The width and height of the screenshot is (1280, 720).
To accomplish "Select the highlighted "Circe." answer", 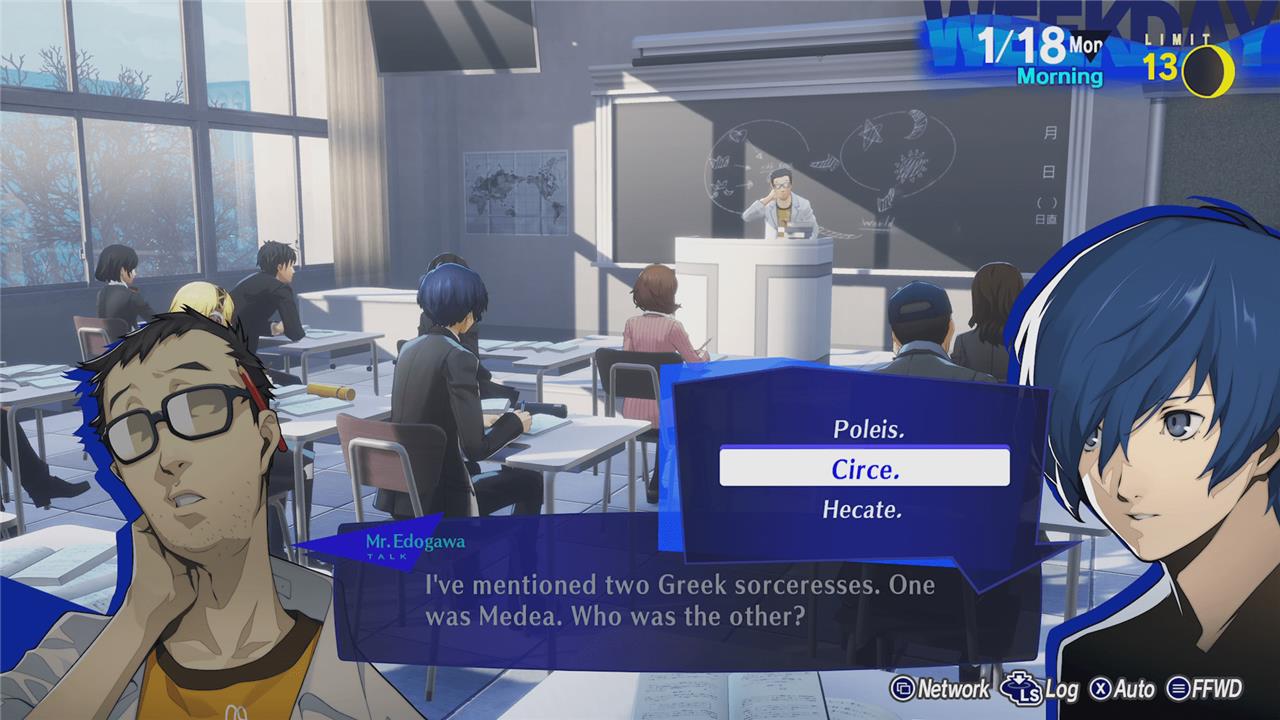I will 864,468.
